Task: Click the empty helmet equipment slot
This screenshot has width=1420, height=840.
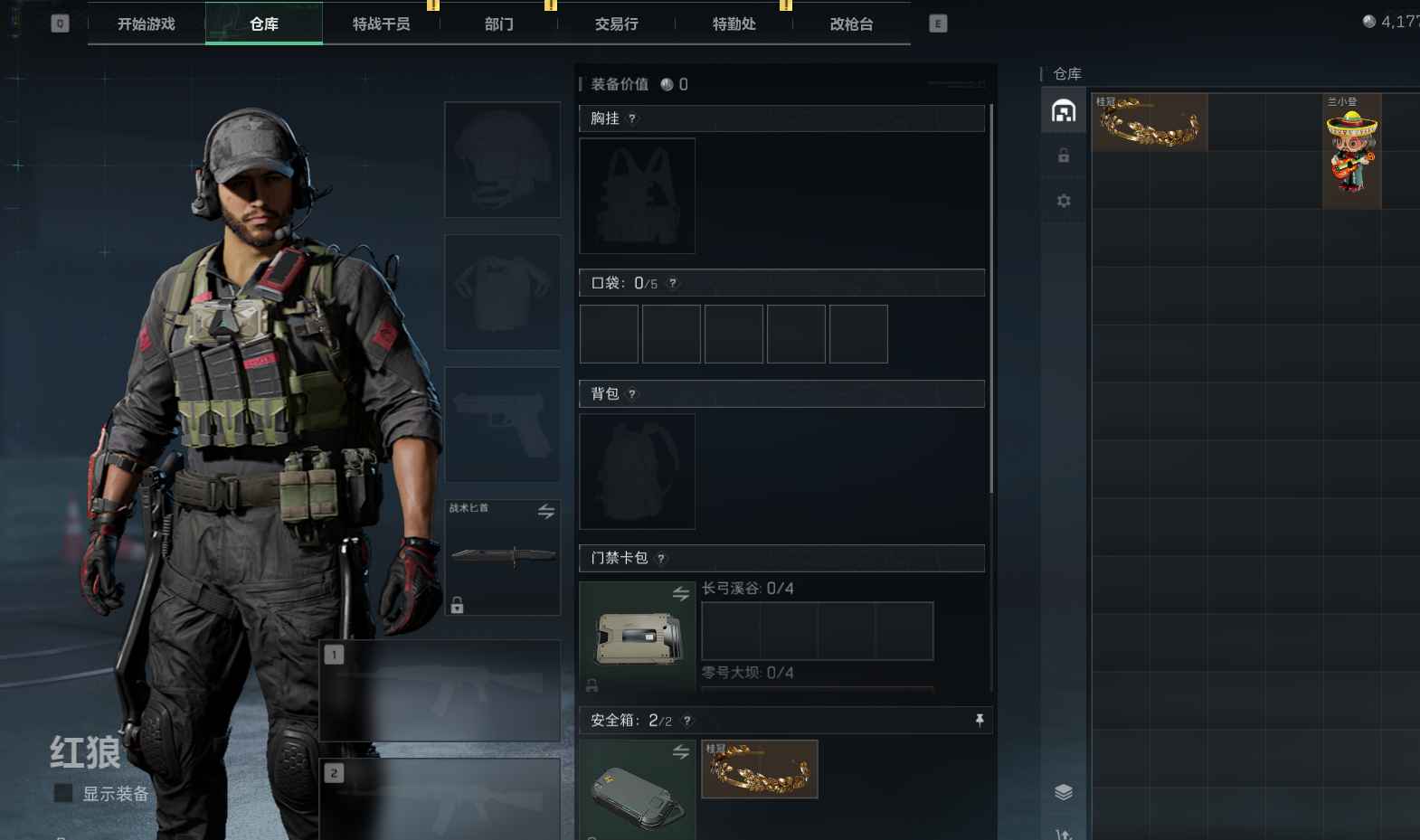Action: pos(503,159)
